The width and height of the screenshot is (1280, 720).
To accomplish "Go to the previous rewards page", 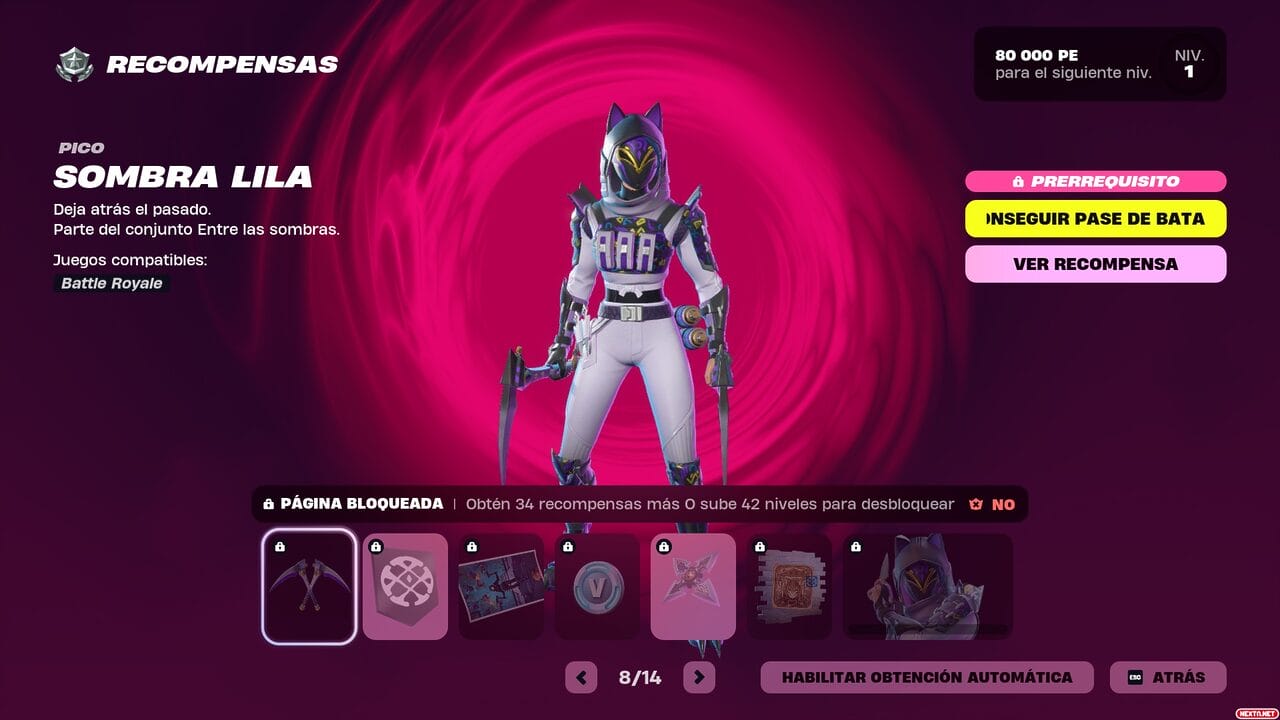I will coord(581,677).
